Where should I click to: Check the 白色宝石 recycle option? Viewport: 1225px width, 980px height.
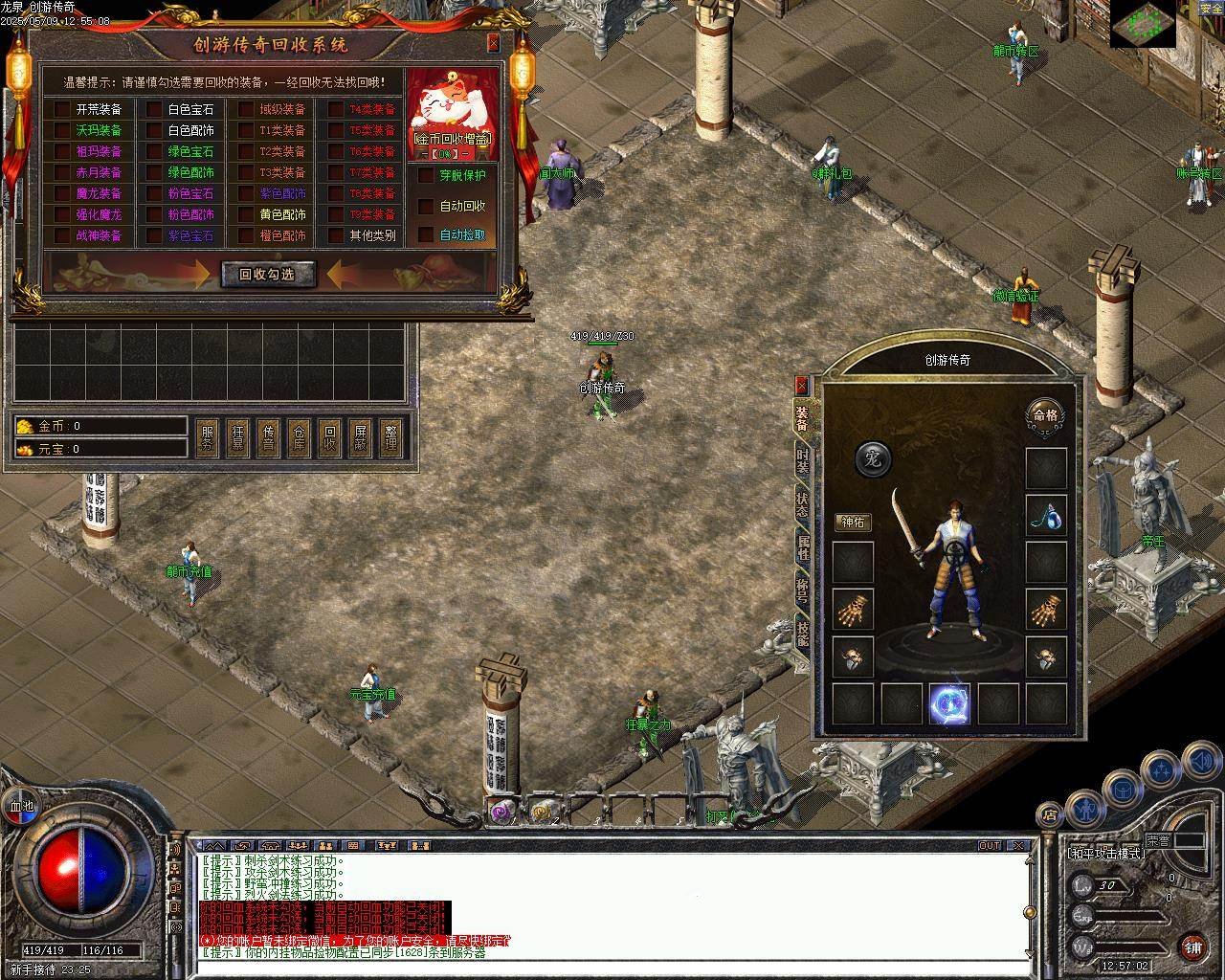[x=154, y=109]
